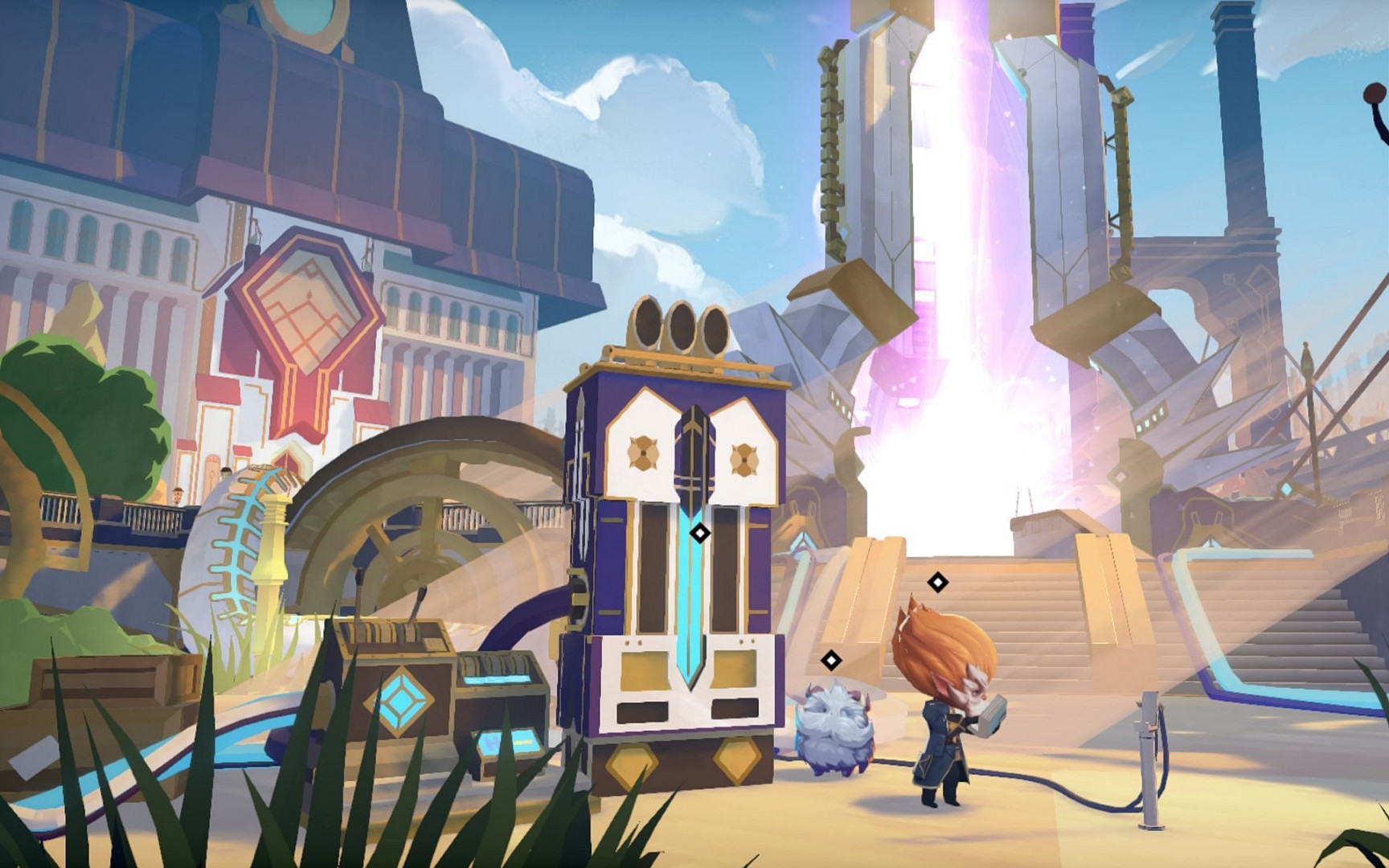This screenshot has width=1389, height=868.
Task: Click the diamond marker above the orange-haired character
Action: [937, 582]
